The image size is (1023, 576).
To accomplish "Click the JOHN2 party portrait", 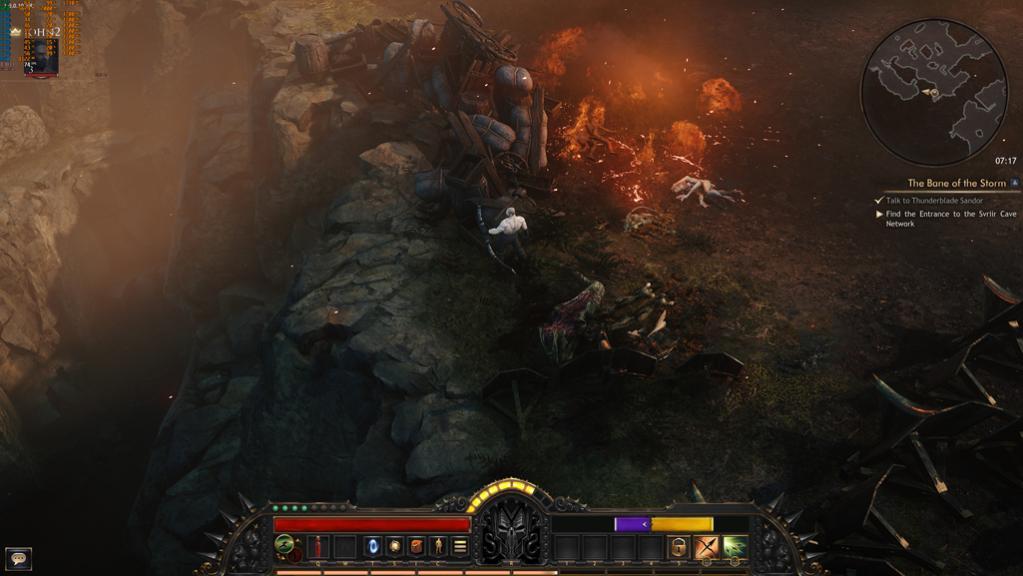I will coord(41,57).
